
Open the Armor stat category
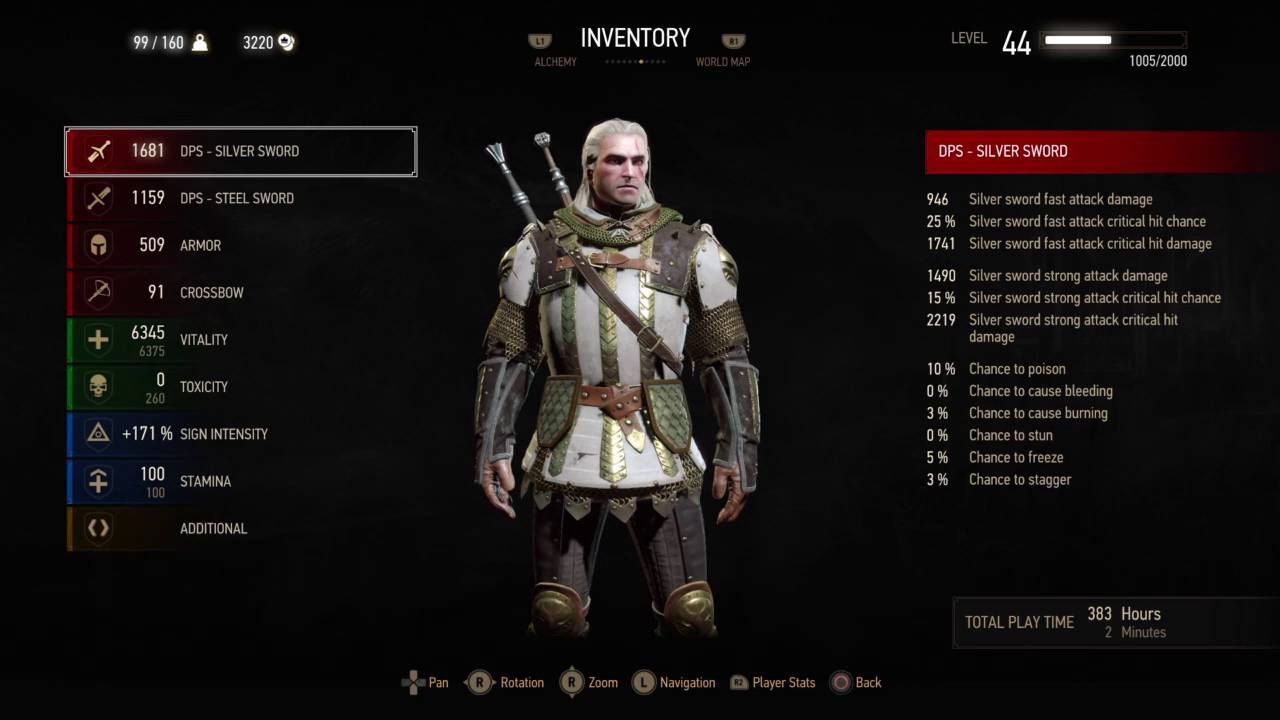coord(240,245)
